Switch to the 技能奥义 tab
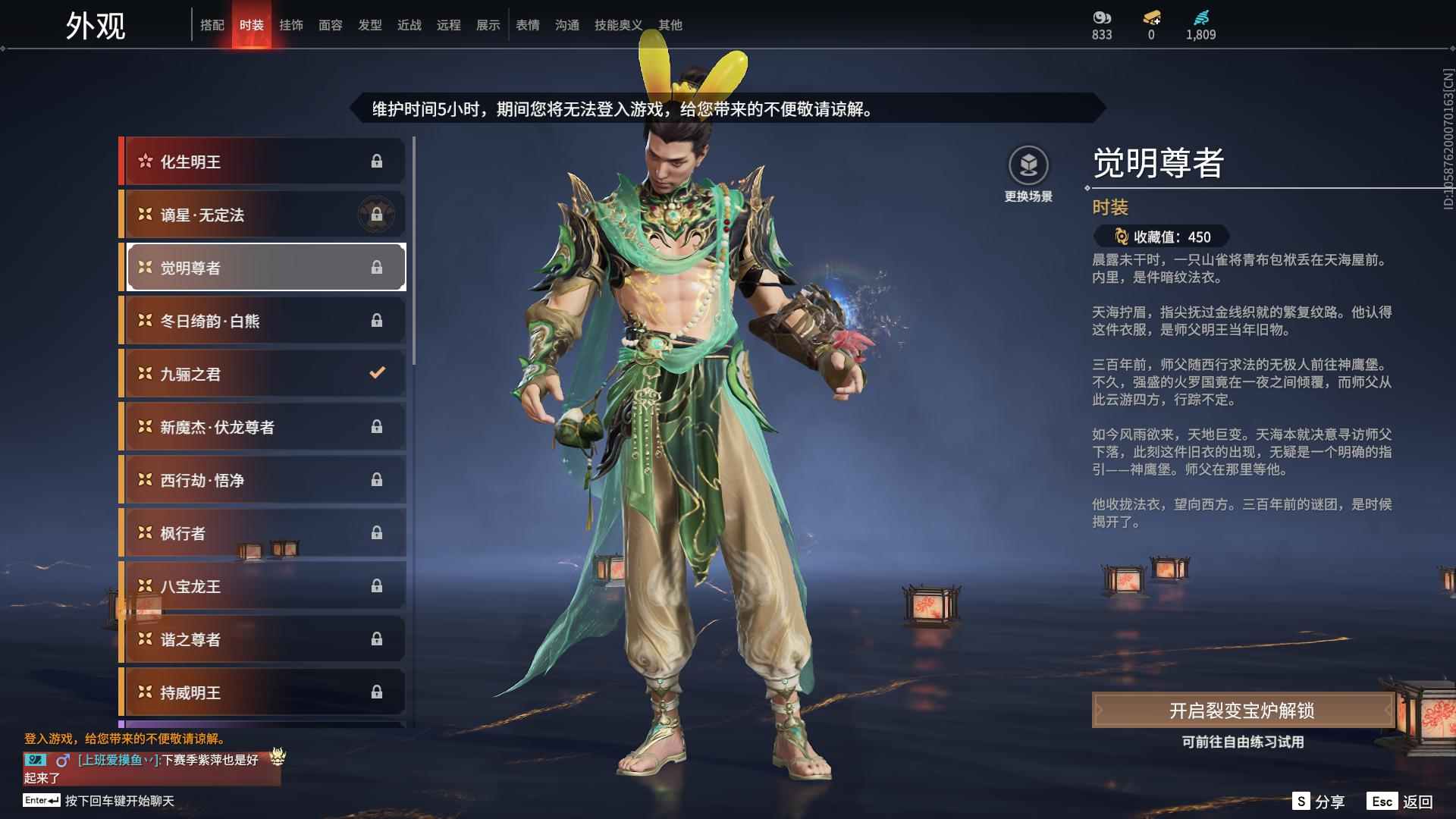1456x819 pixels. point(617,25)
